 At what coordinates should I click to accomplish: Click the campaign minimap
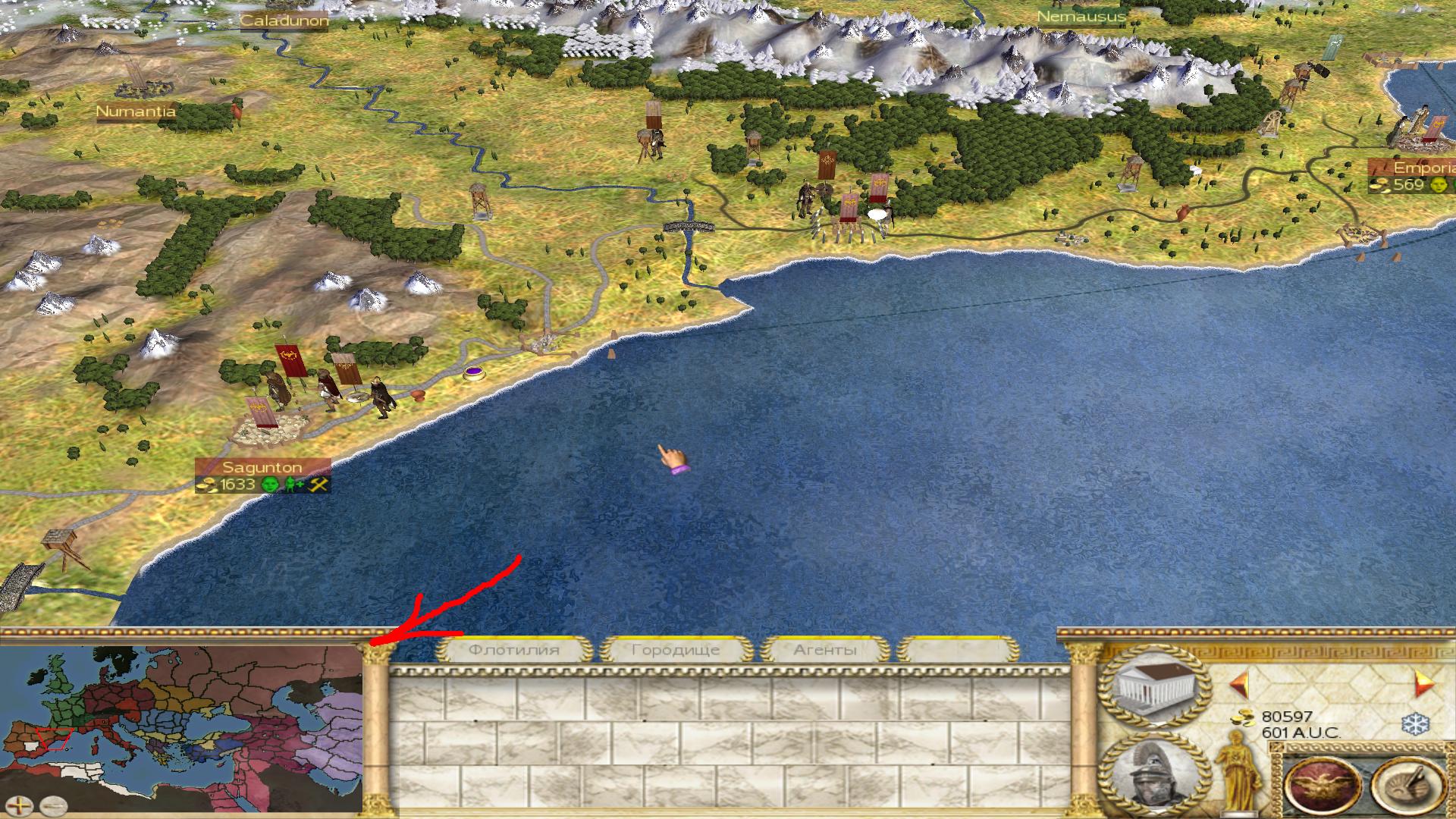[x=180, y=720]
